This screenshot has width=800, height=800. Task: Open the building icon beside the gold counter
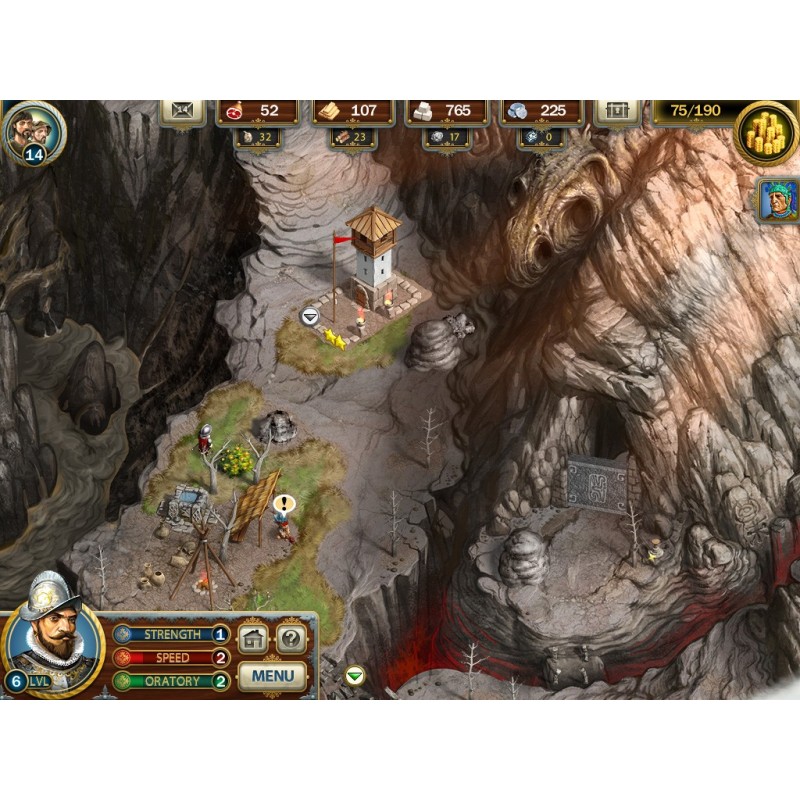pyautogui.click(x=617, y=111)
